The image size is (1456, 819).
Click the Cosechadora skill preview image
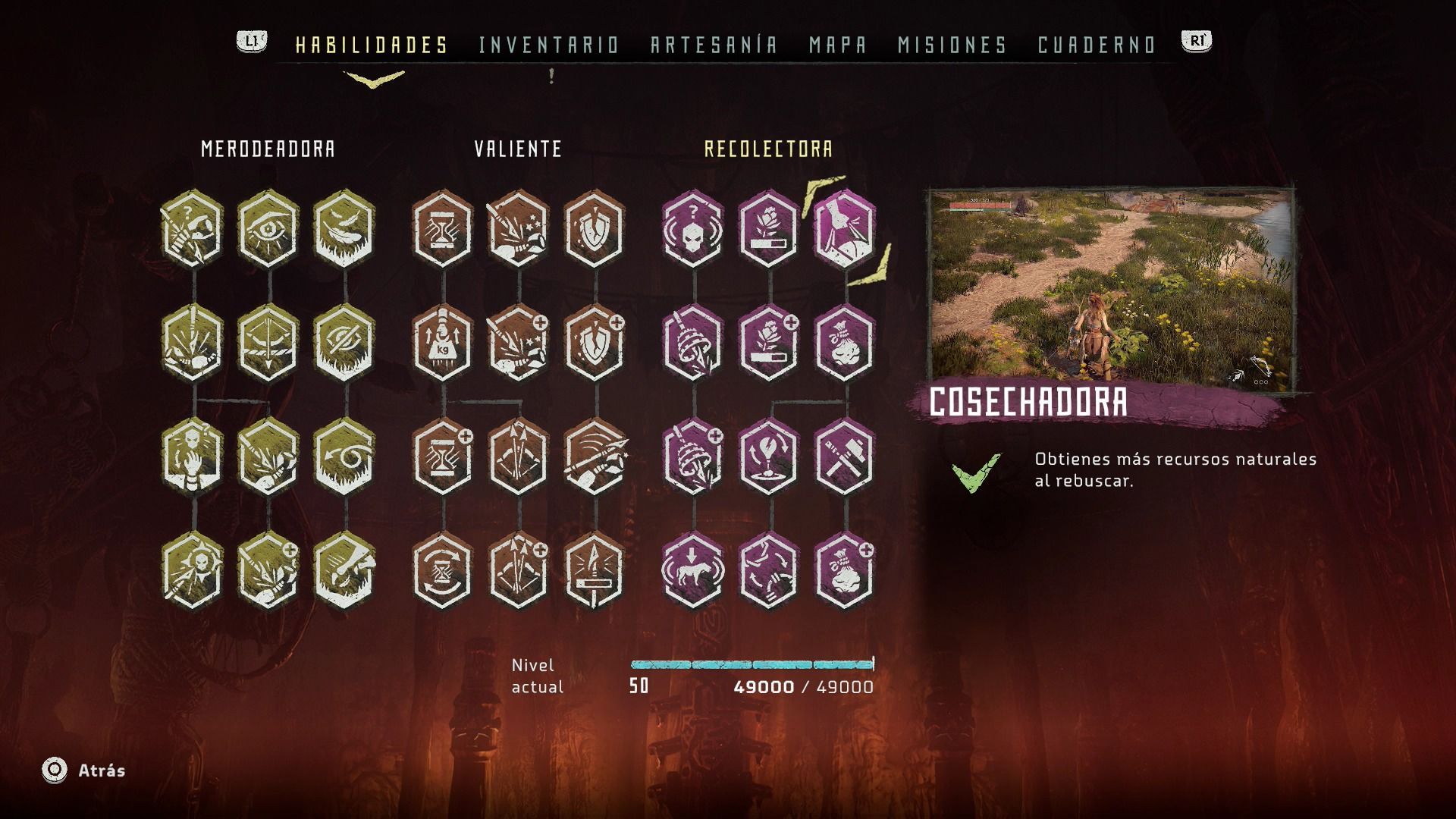[x=1112, y=290]
